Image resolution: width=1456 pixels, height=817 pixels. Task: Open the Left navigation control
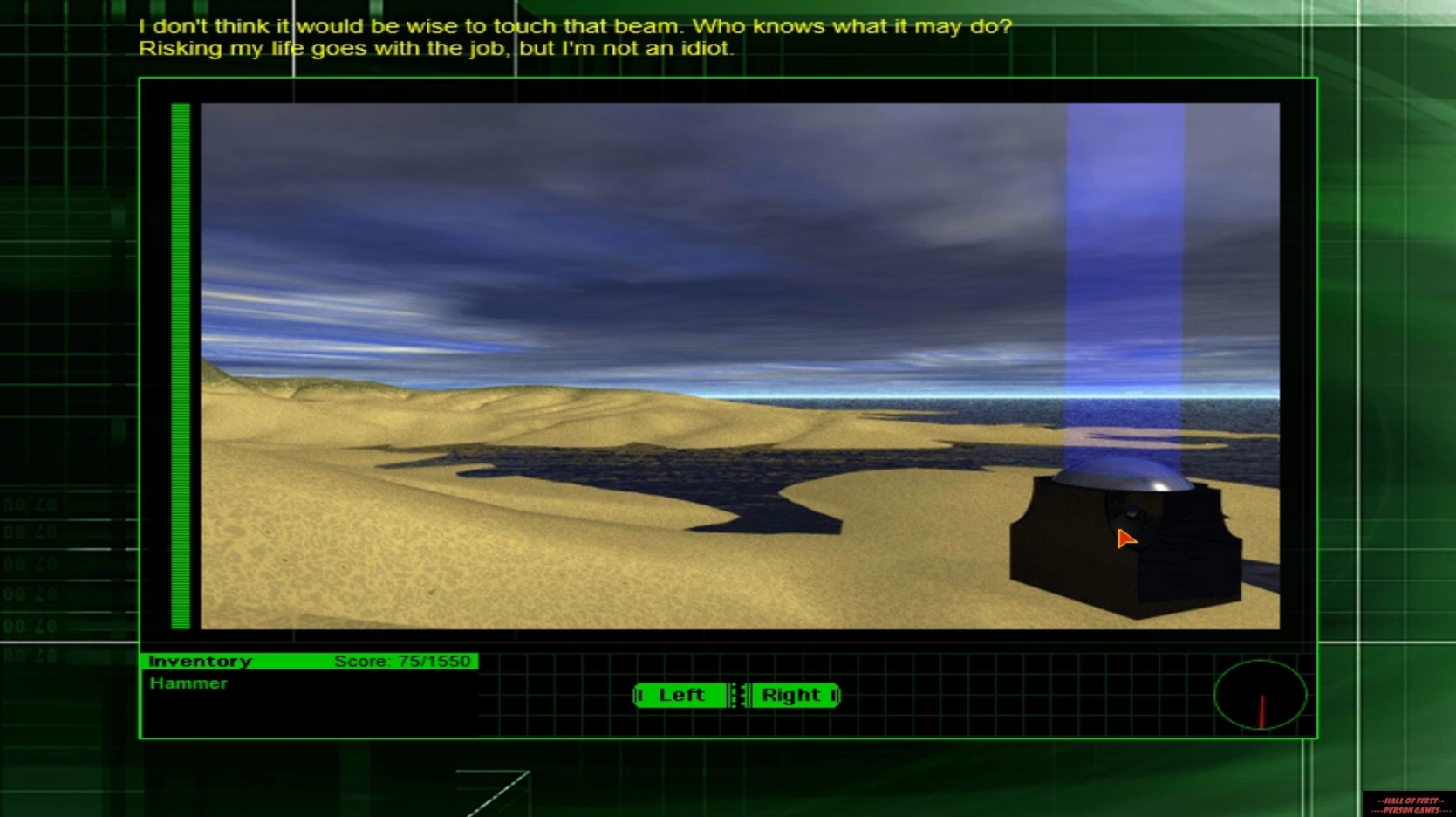click(682, 696)
